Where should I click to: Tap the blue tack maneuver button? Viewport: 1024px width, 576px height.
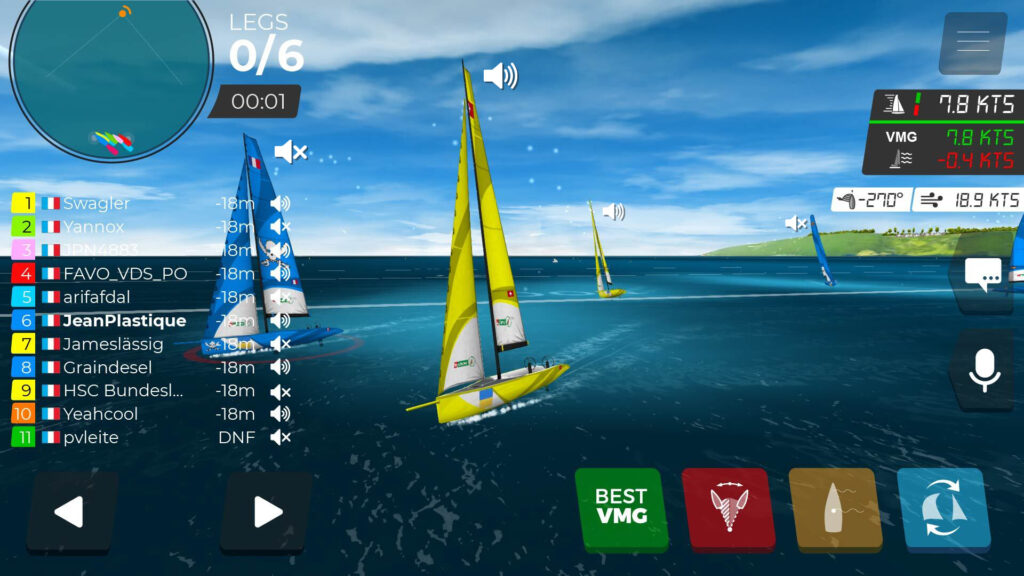pos(943,507)
